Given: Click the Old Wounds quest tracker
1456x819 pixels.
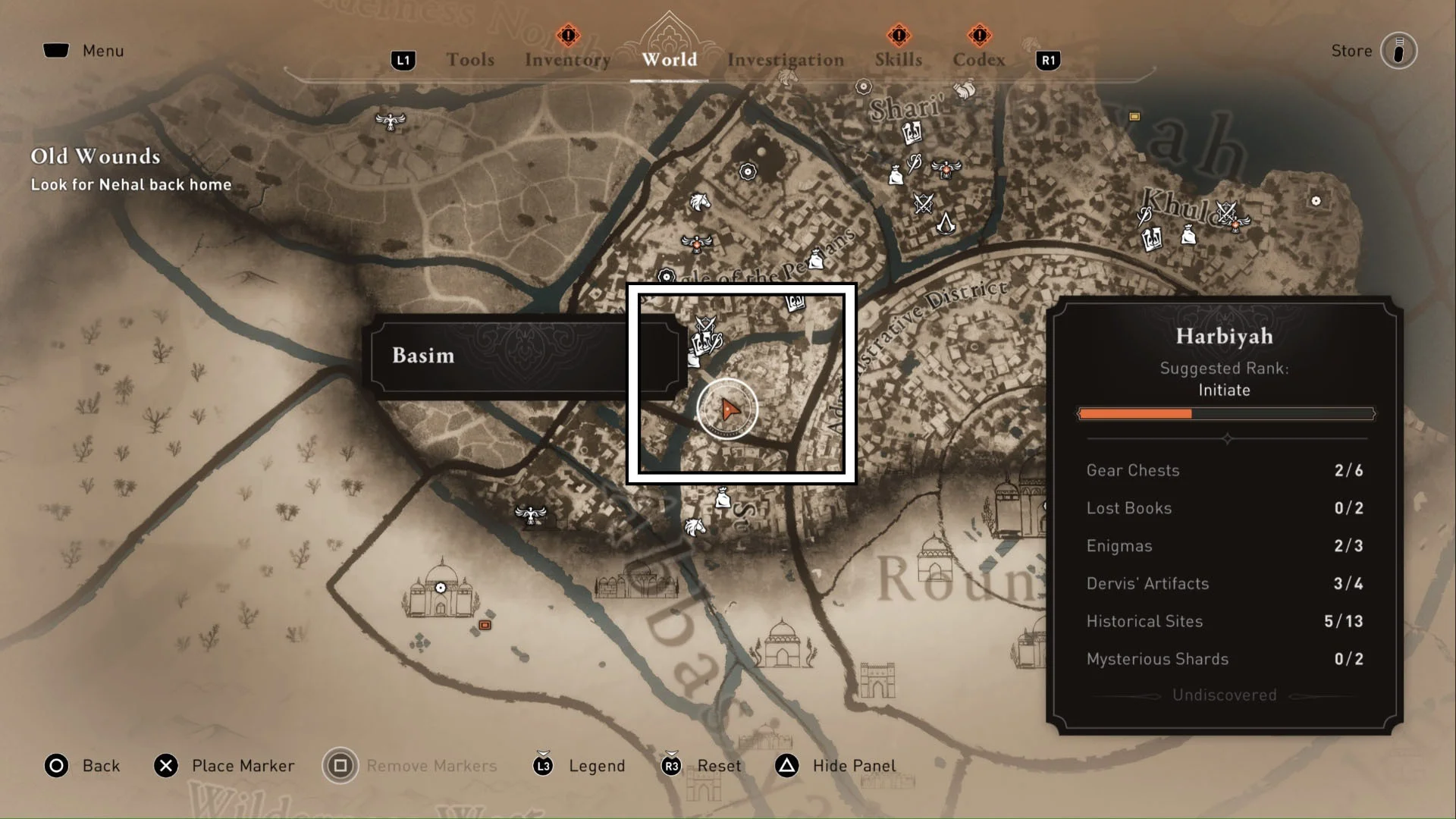Looking at the screenshot, I should pos(130,169).
